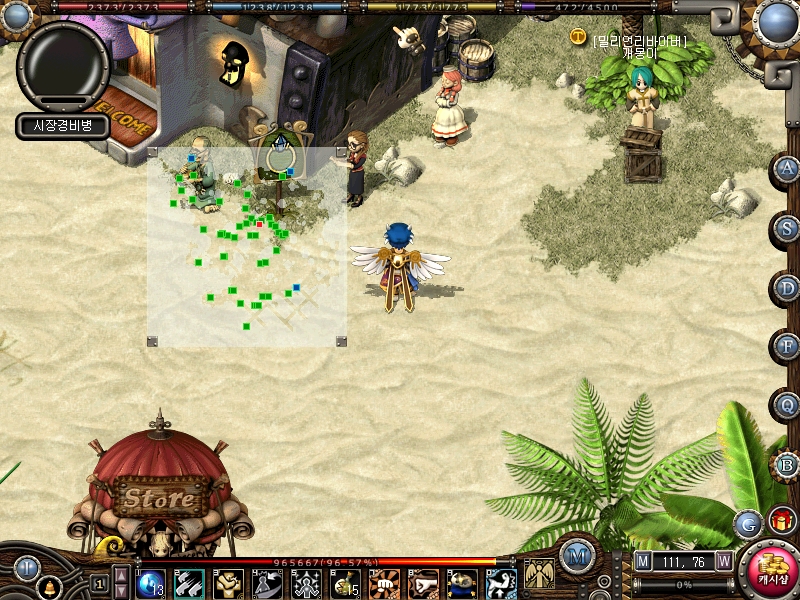Select the Q shortcut button

(x=788, y=406)
